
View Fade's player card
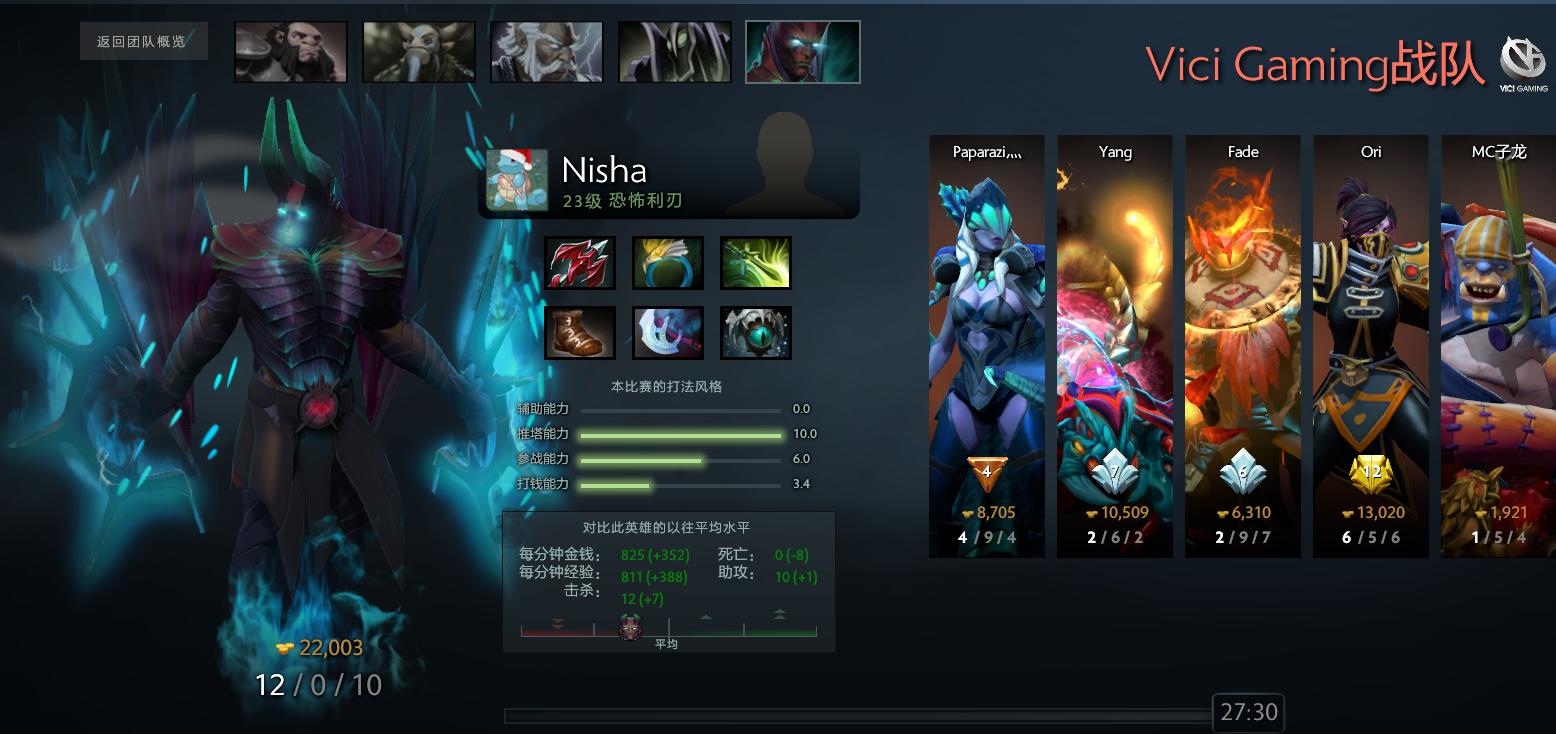[1243, 345]
